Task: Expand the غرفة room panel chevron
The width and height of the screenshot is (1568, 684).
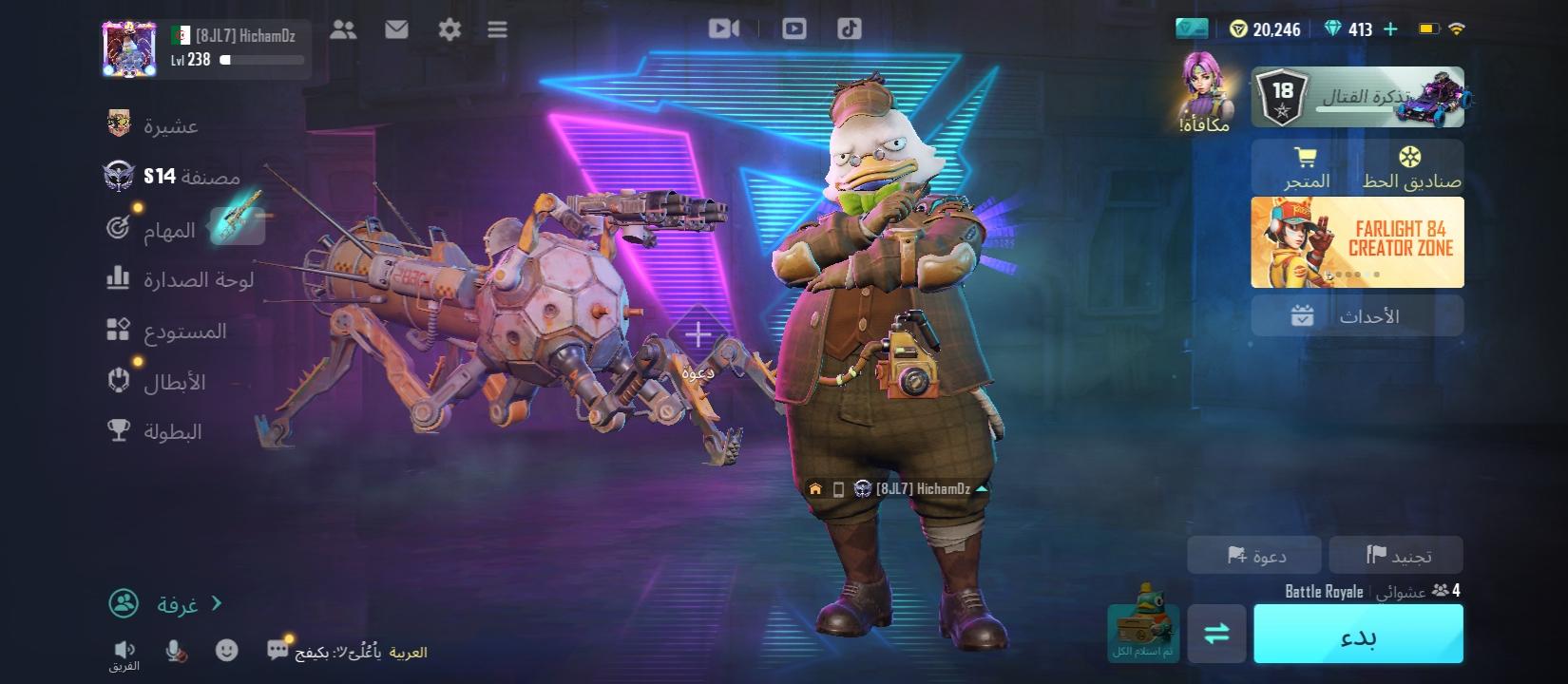Action: [217, 601]
